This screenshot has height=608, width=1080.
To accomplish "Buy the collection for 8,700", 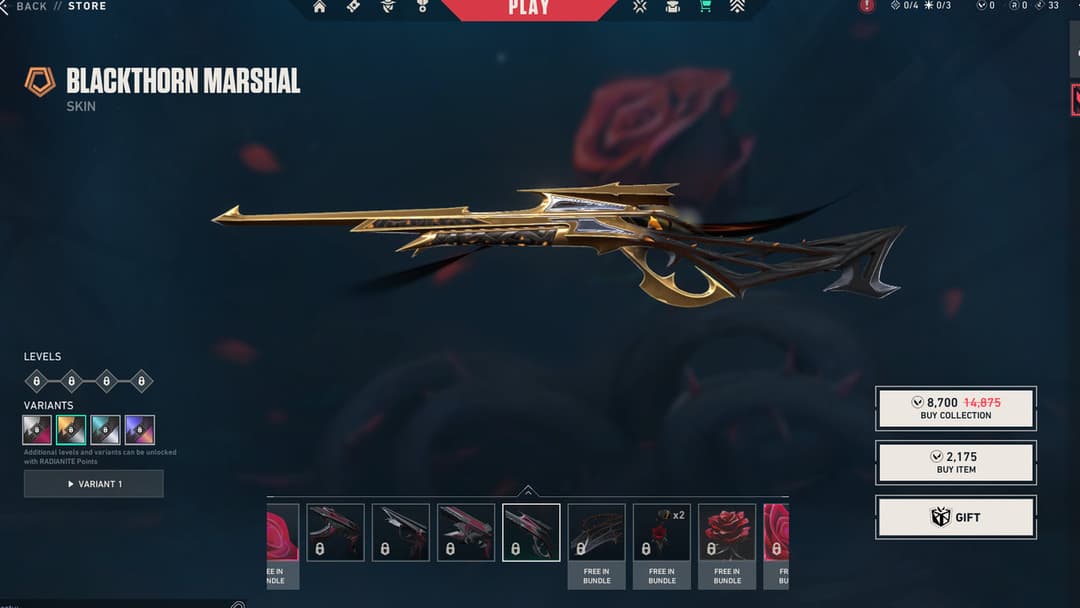I will (x=955, y=408).
